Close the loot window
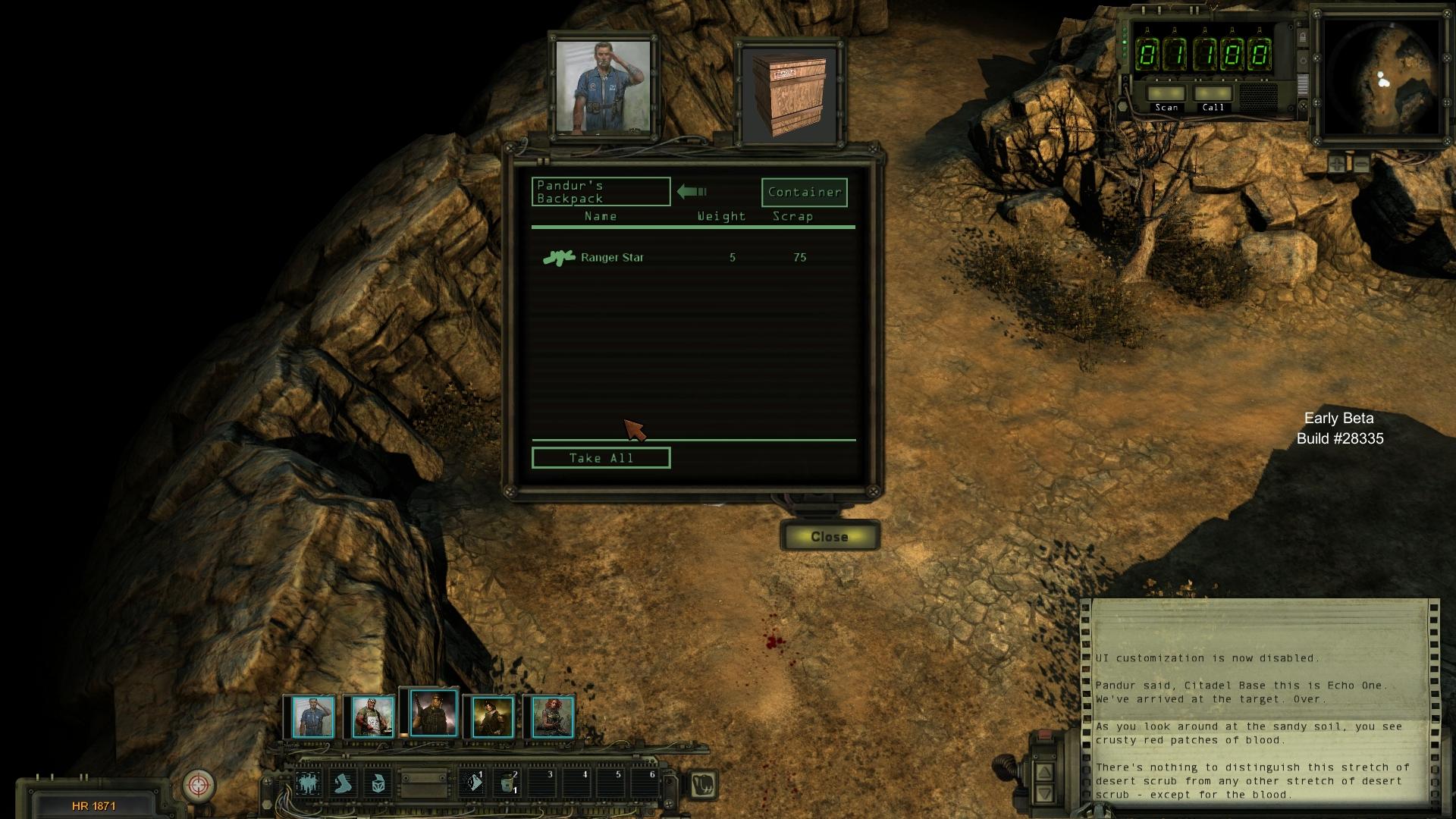Viewport: 1456px width, 819px height. pyautogui.click(x=829, y=536)
